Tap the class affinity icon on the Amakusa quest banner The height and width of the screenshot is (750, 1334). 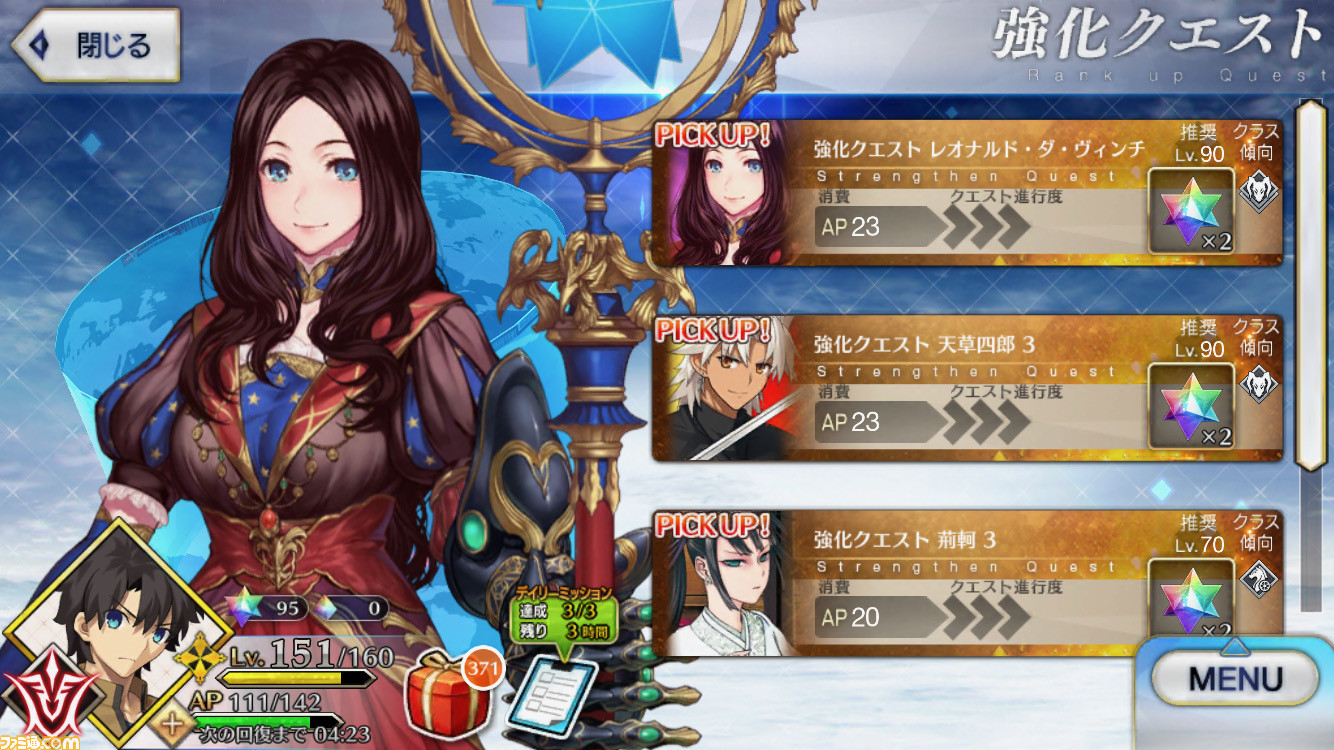click(1260, 384)
